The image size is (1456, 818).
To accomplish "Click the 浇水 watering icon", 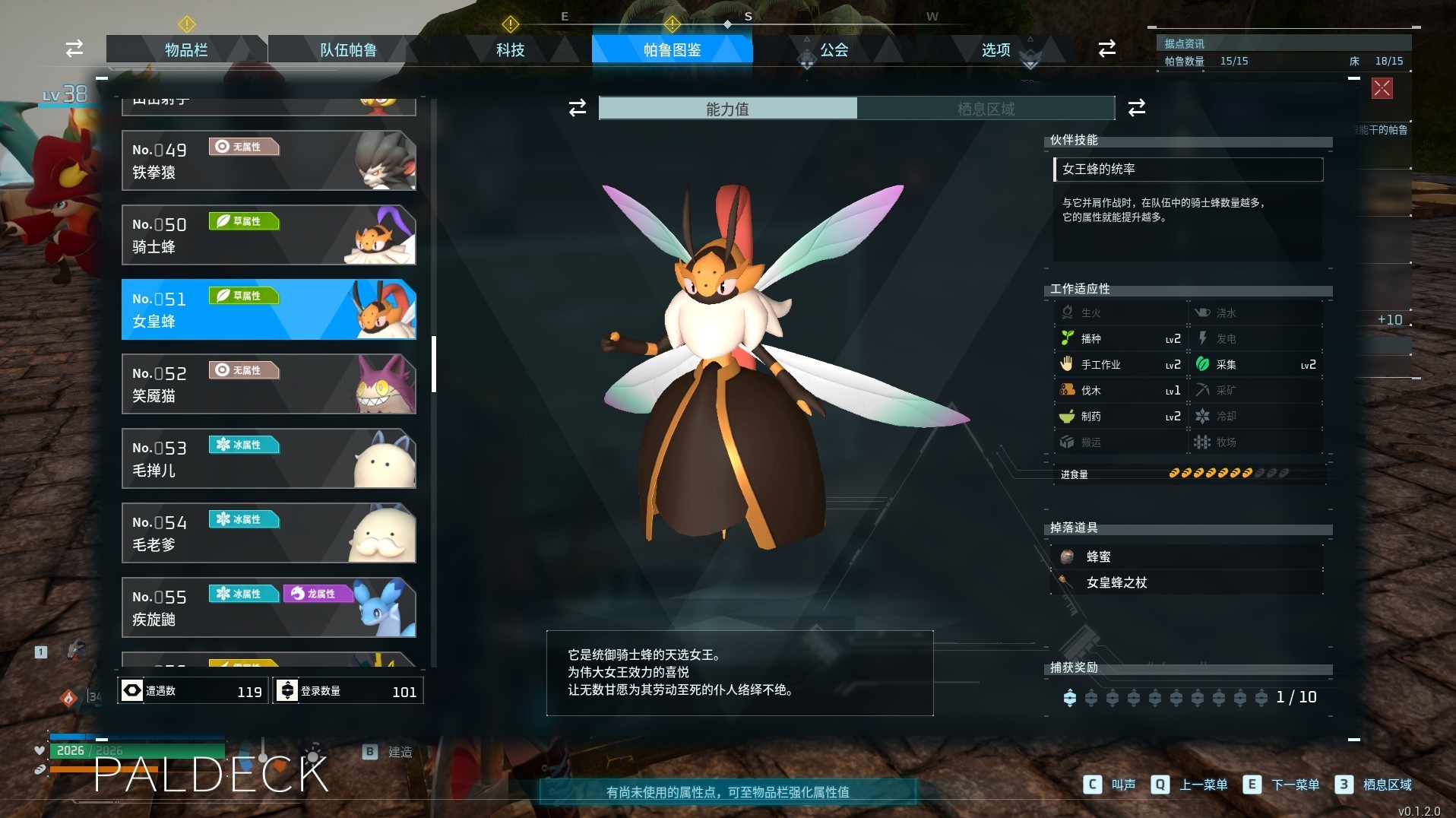I will pos(1202,312).
